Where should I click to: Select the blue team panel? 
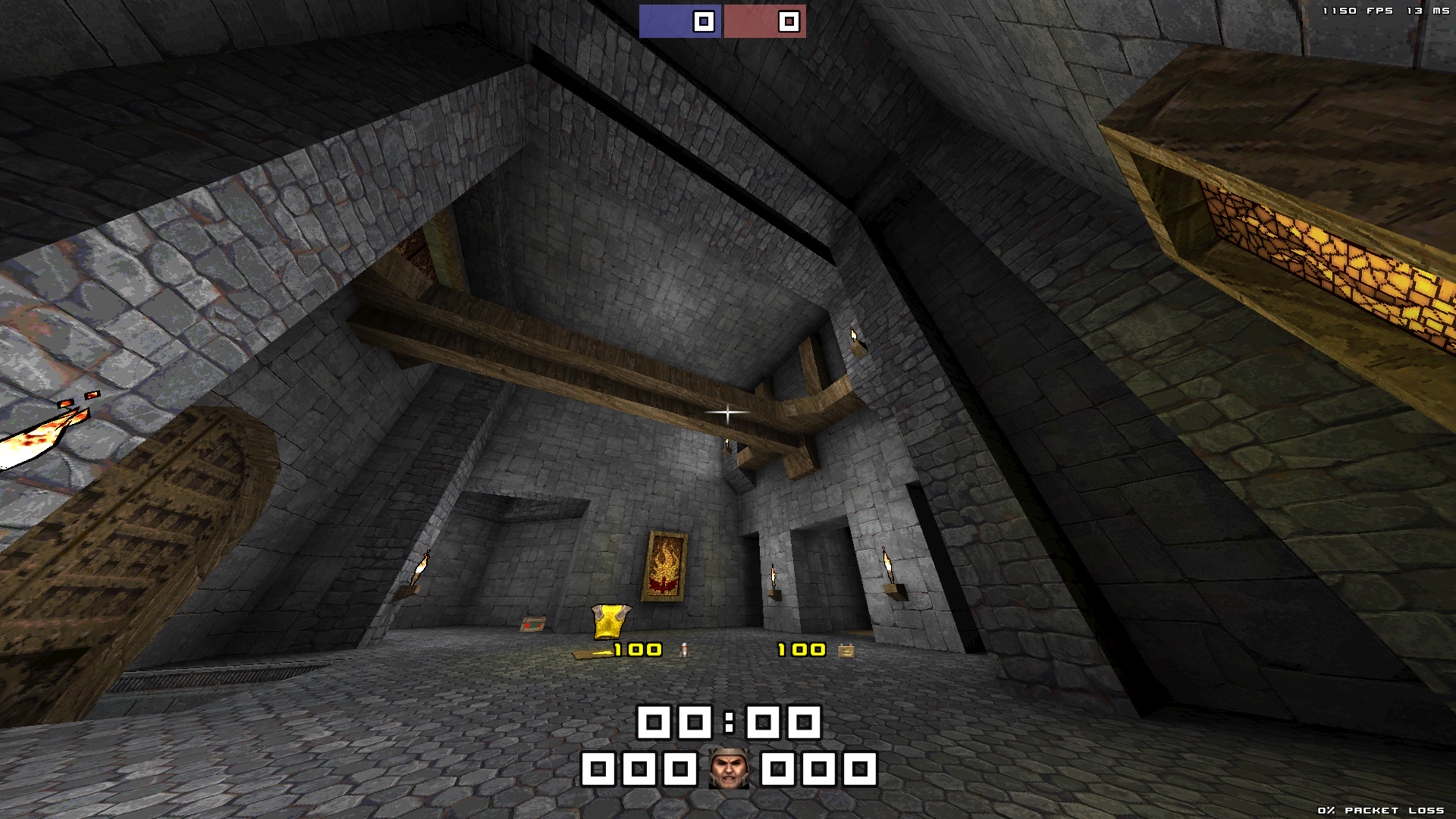679,21
